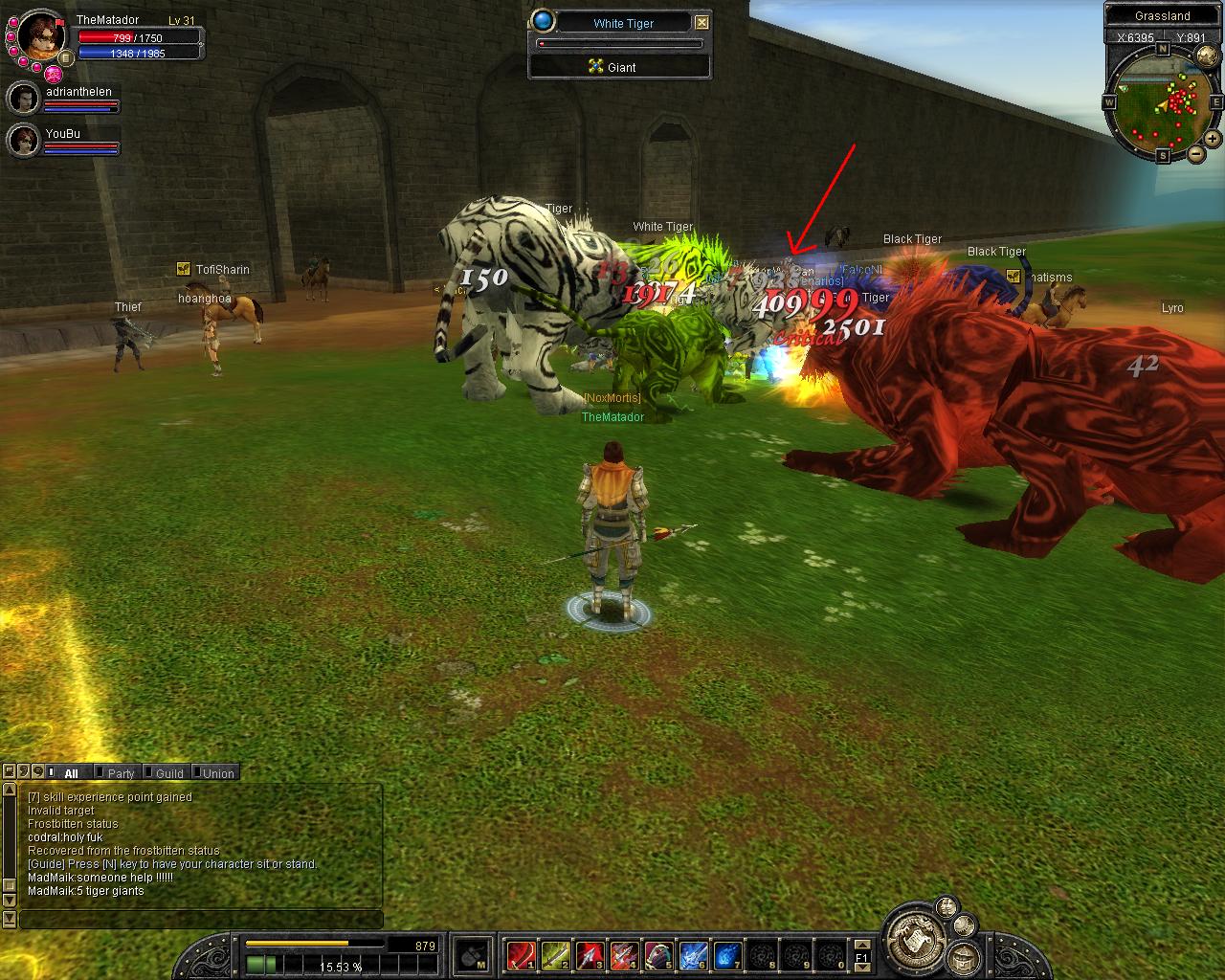Open the Union chat tab

[x=217, y=773]
